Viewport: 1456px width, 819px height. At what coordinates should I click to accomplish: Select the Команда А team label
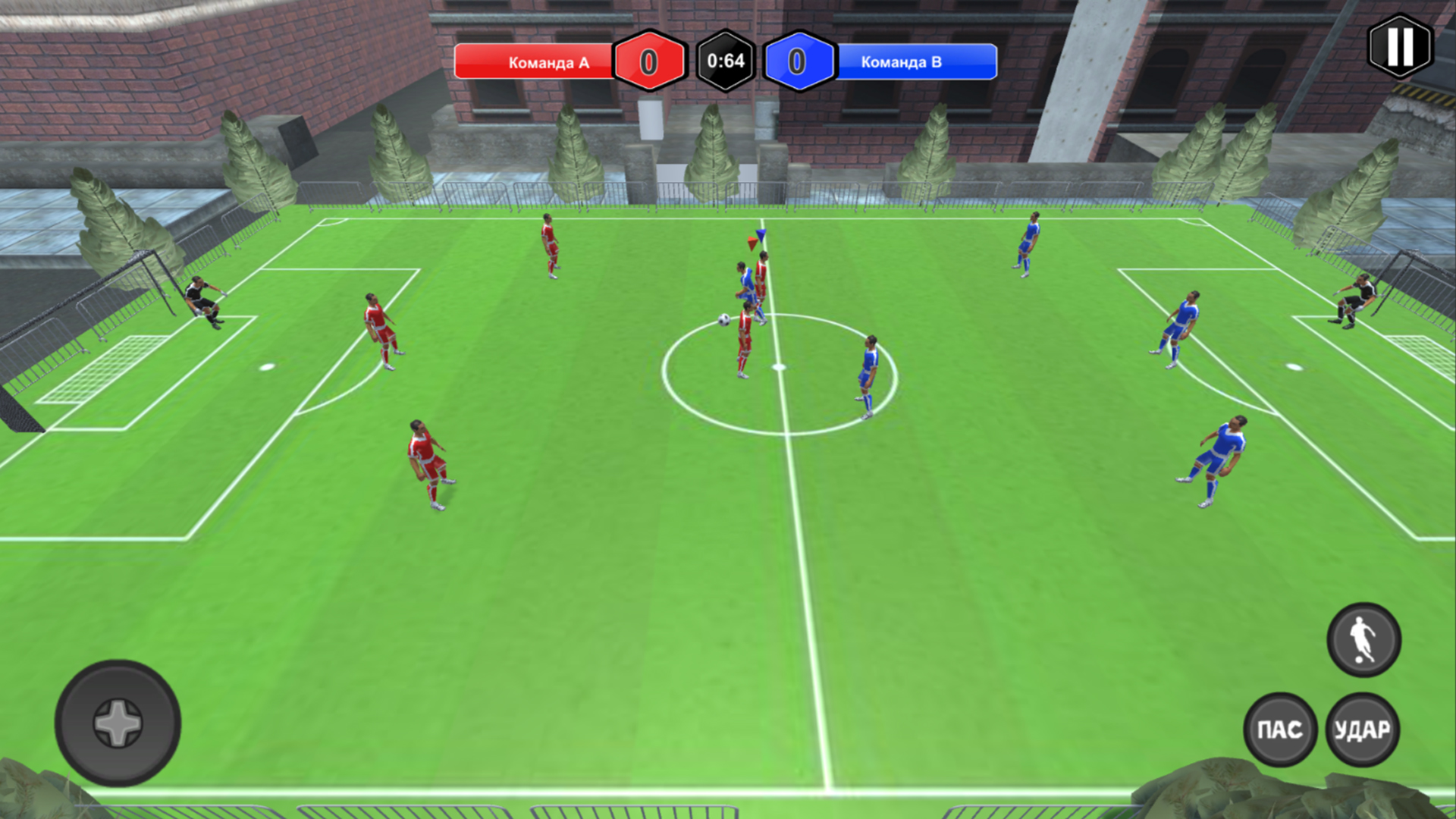tap(548, 64)
